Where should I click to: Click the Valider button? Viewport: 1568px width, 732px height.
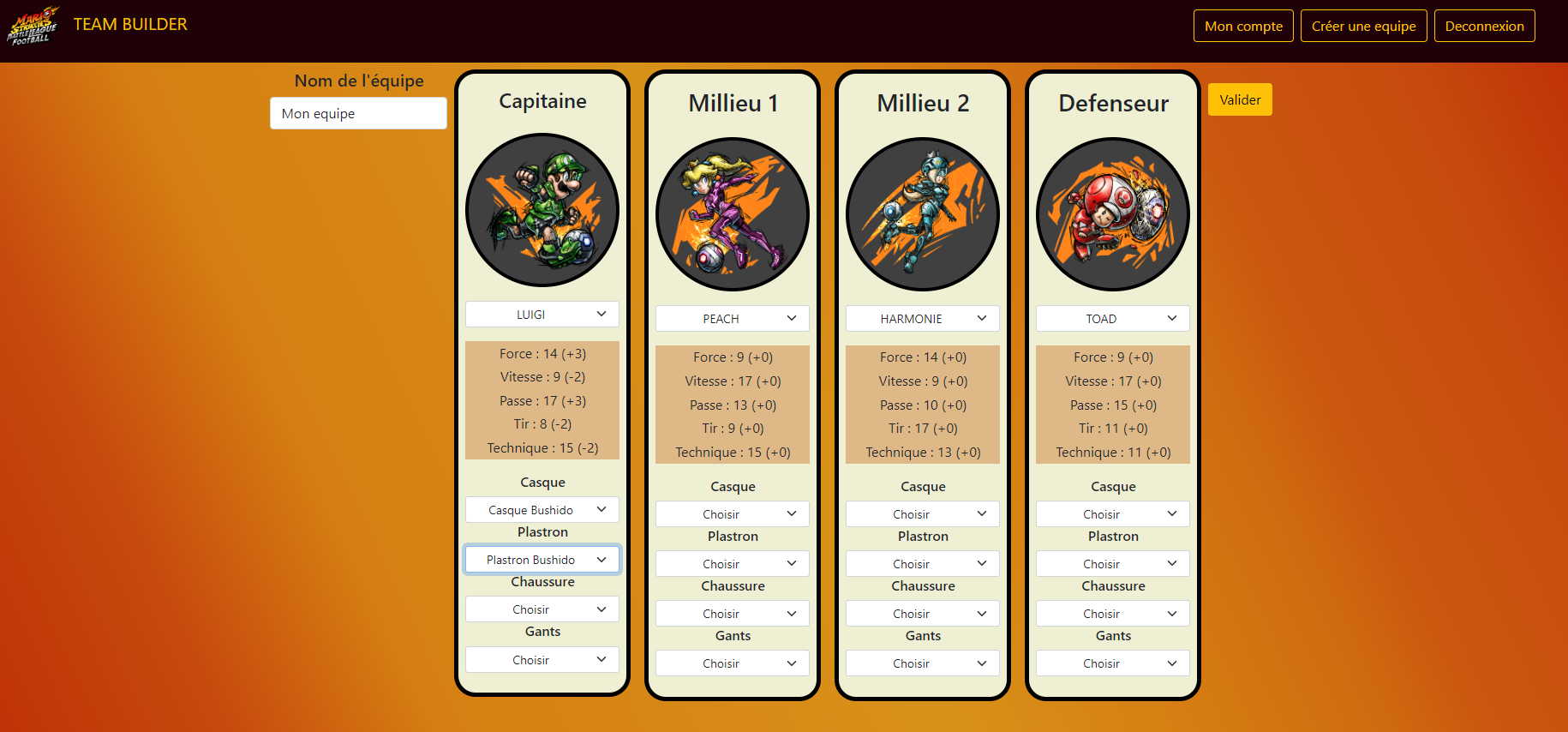point(1239,99)
